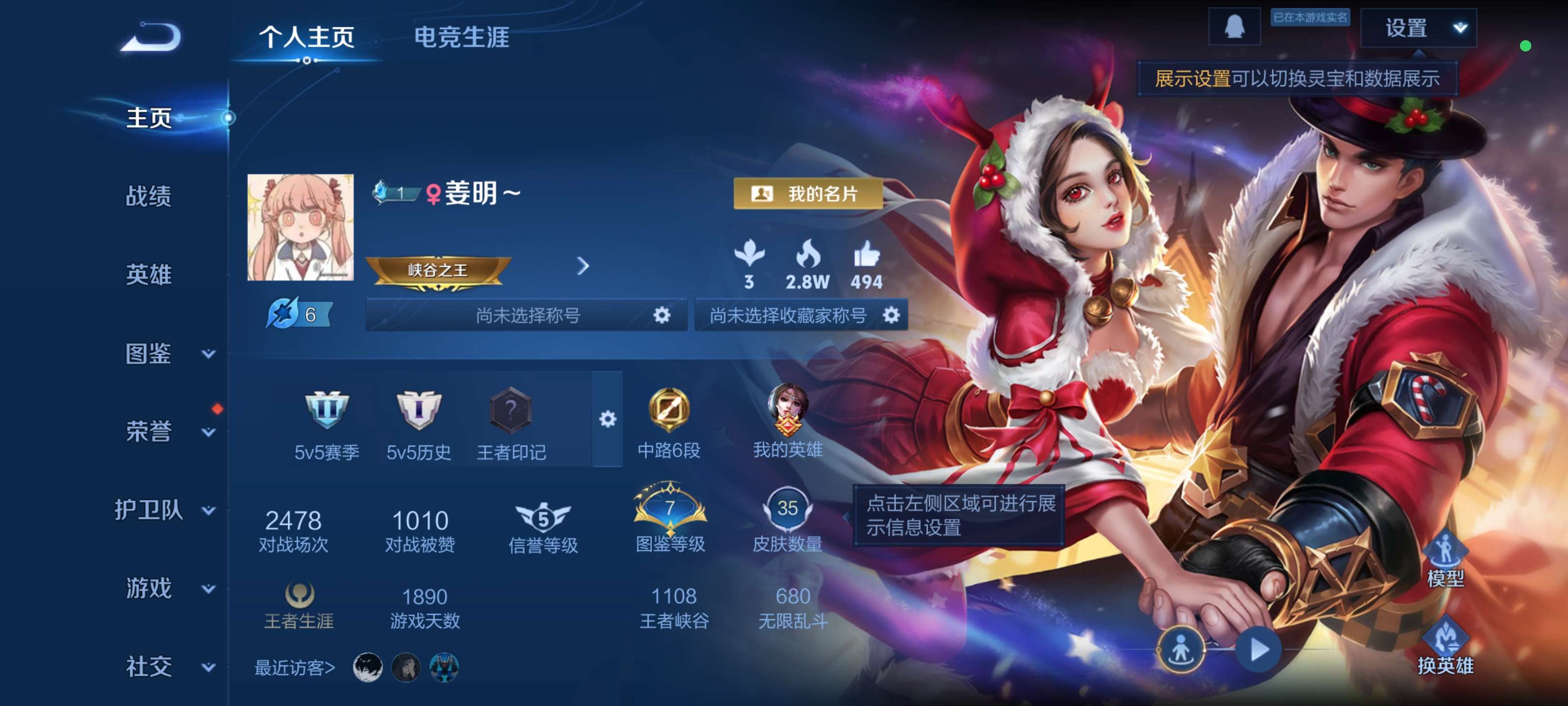The height and width of the screenshot is (706, 1568).
Task: Open title settings gear beside 尚未选择称号
Action: [663, 315]
